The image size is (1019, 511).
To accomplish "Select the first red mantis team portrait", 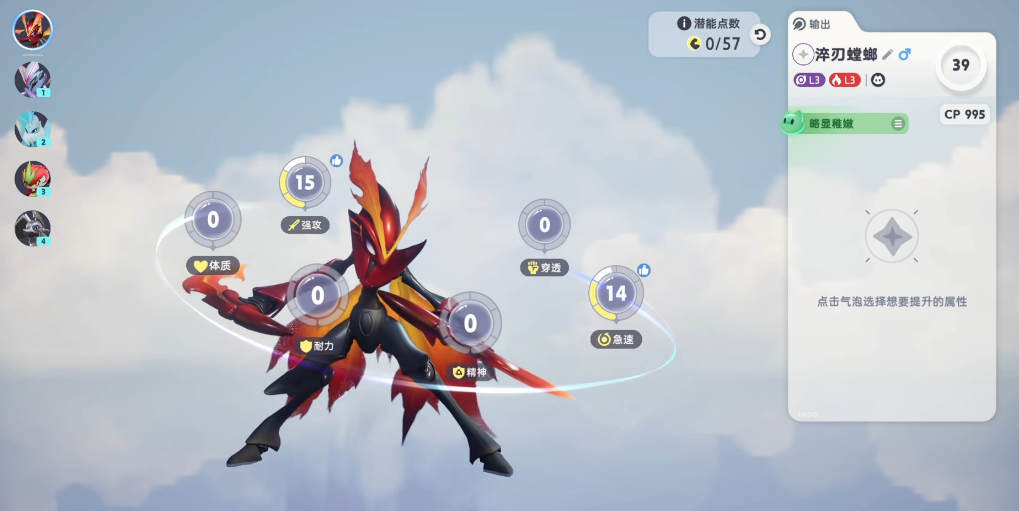I will pos(32,30).
